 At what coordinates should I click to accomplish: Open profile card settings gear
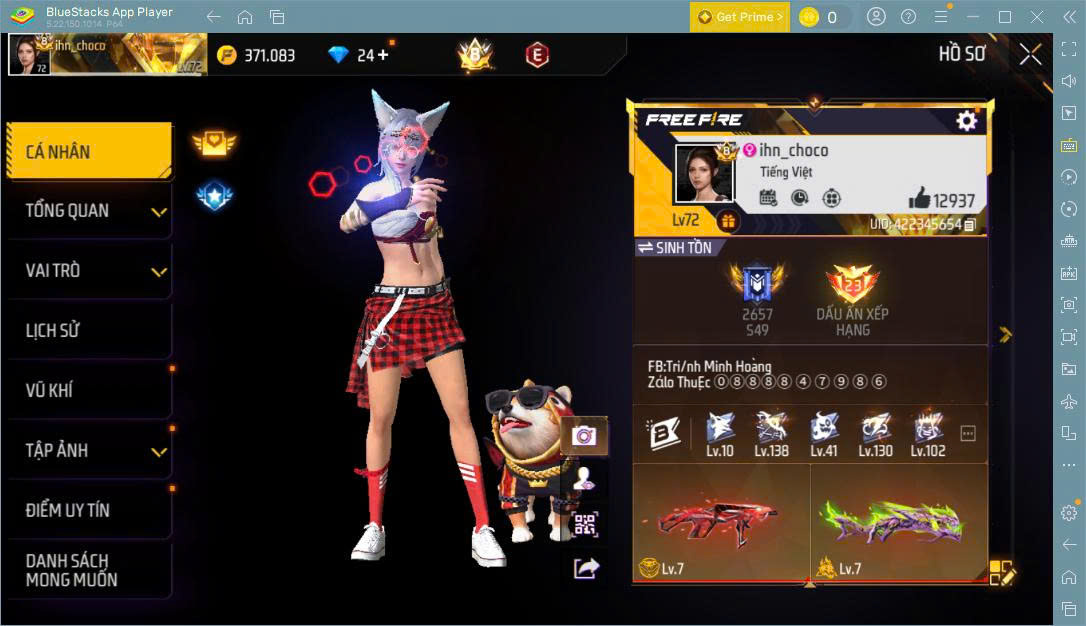(966, 121)
